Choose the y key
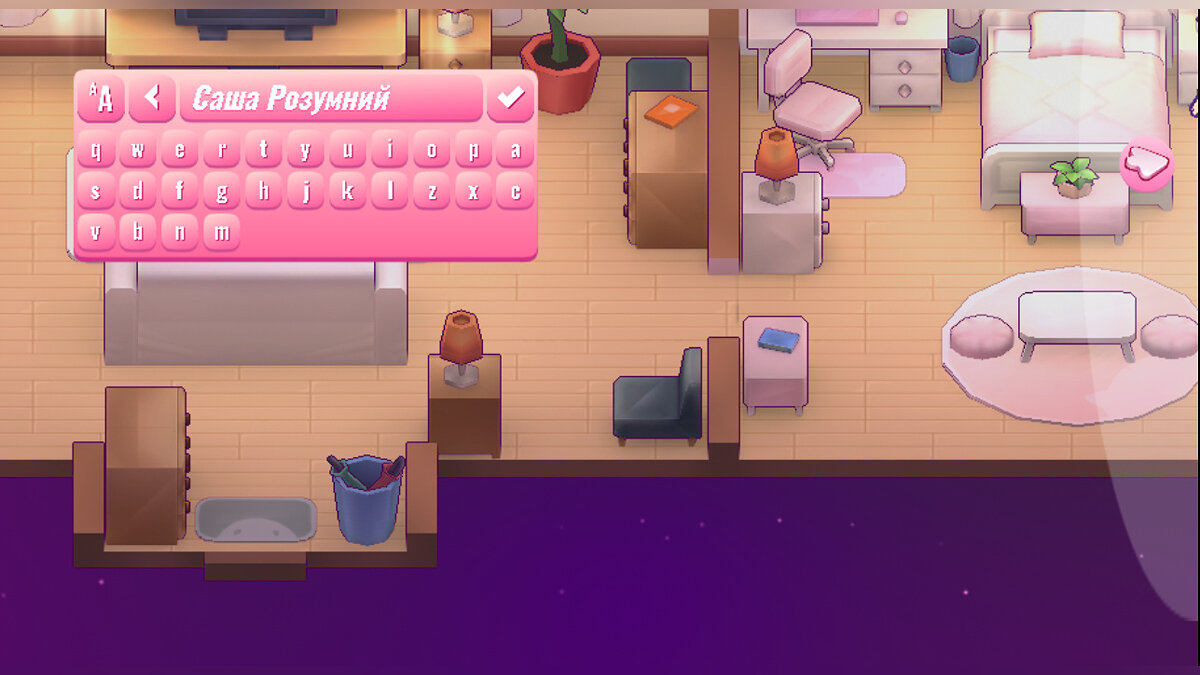 click(x=306, y=151)
